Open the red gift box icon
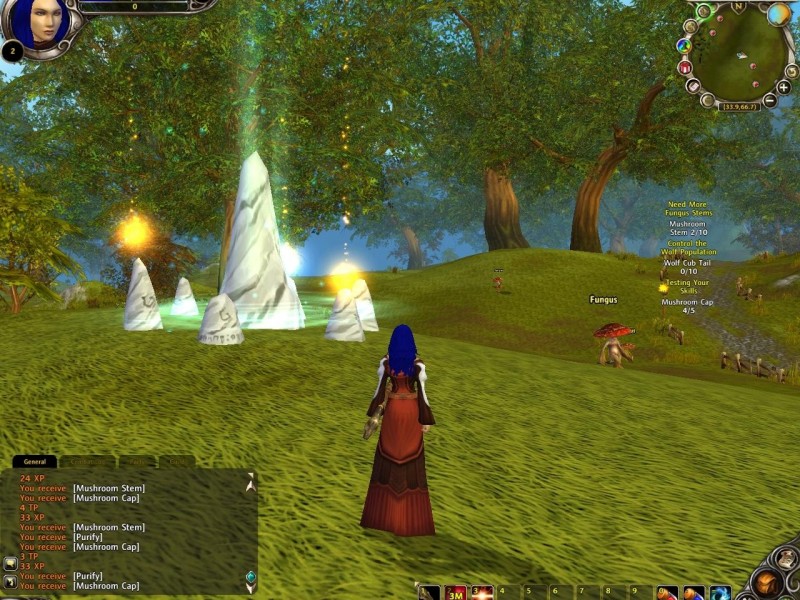 [x=685, y=67]
